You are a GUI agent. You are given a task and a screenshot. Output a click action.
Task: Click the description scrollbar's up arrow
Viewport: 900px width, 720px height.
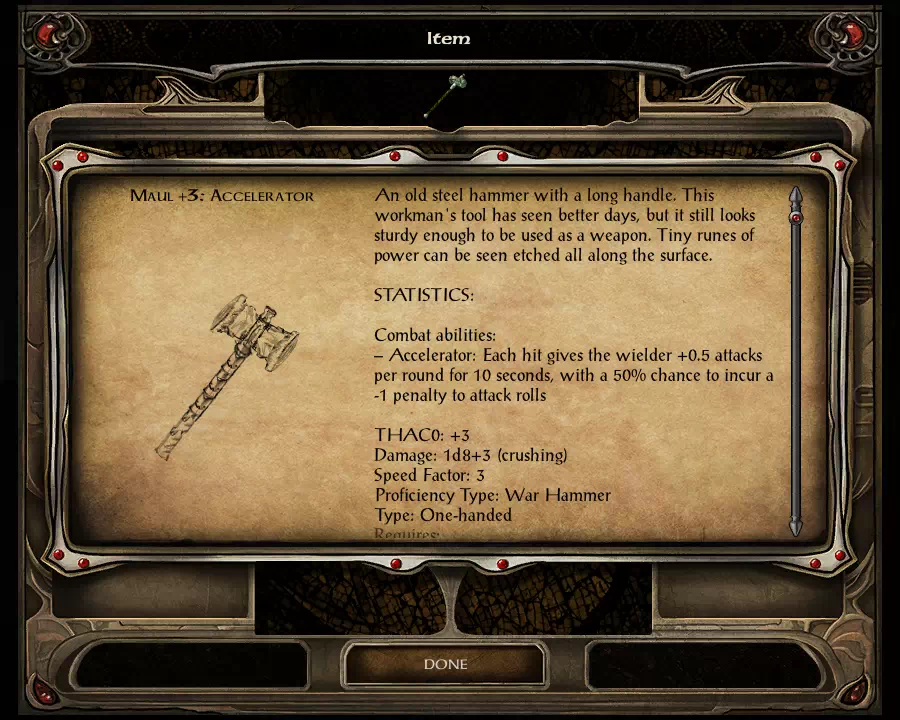click(796, 194)
